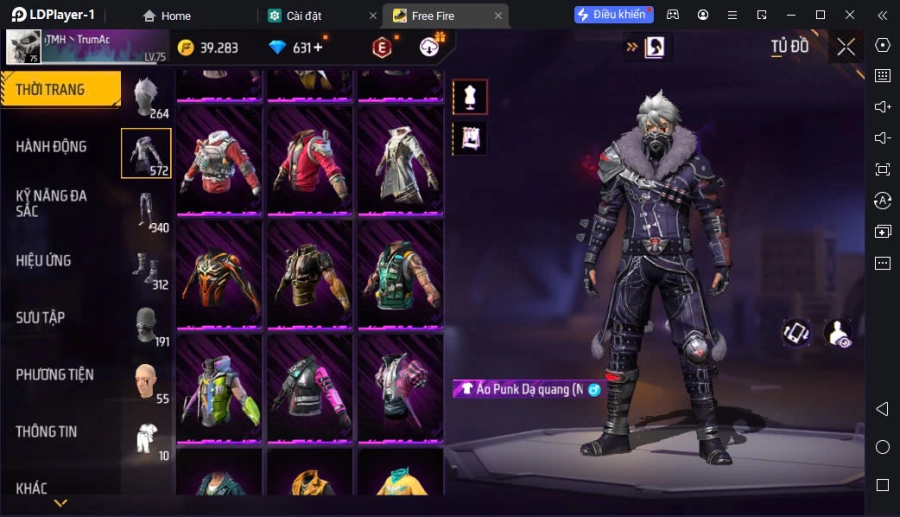Select the yellow-green neon jacket
900x517 pixels.
click(219, 388)
